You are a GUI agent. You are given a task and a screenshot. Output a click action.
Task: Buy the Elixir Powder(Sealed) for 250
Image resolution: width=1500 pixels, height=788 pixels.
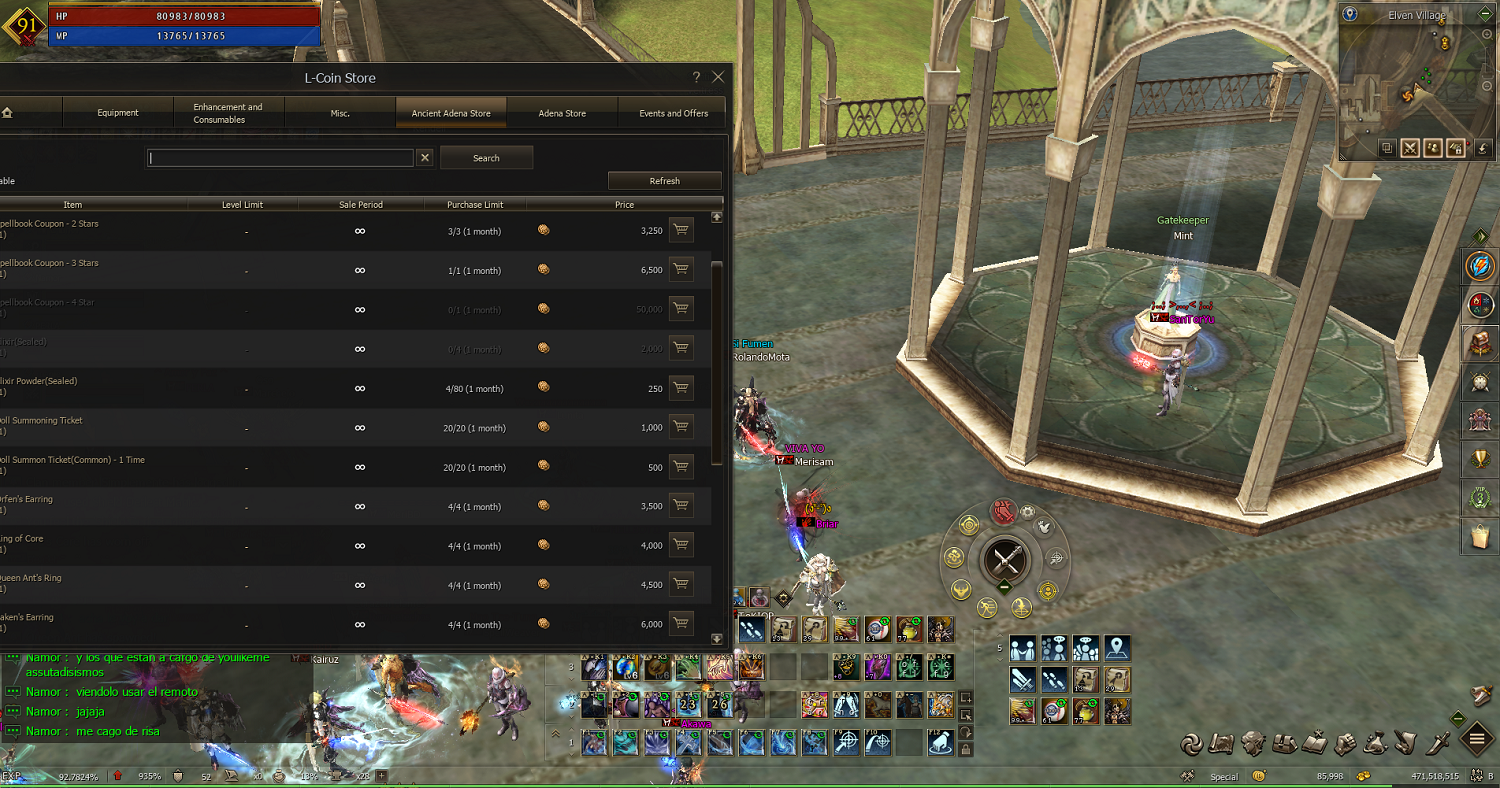[x=681, y=389]
